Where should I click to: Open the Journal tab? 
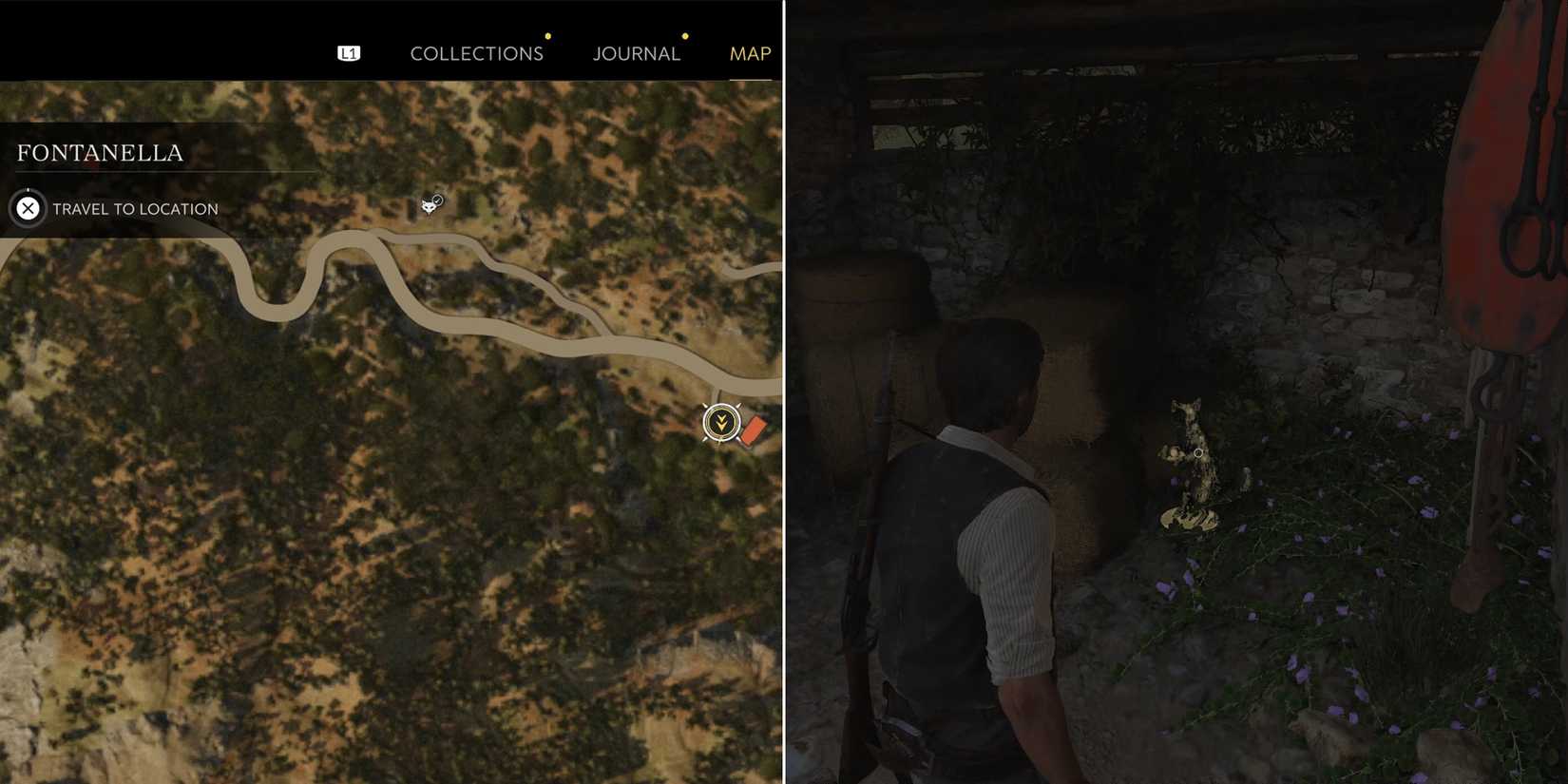pyautogui.click(x=636, y=53)
